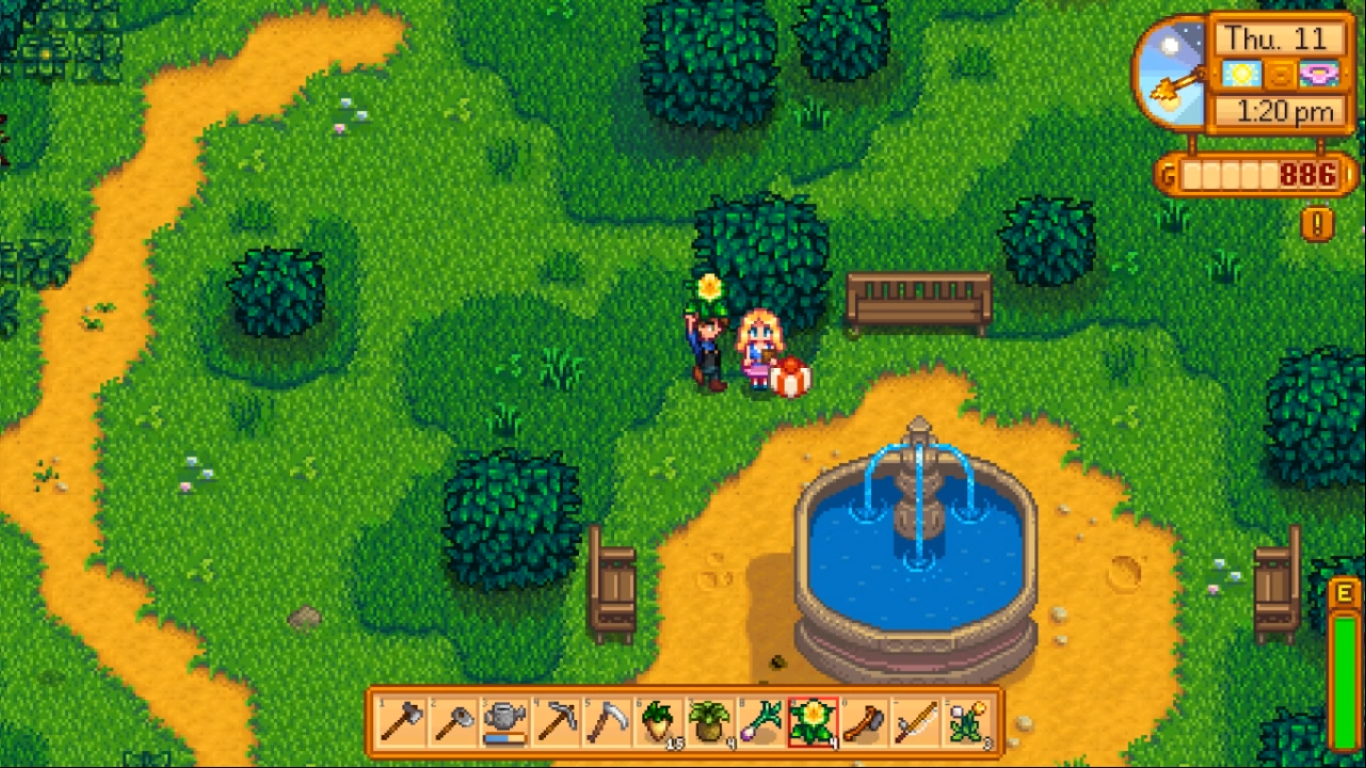Select the potted leafy plant slot
This screenshot has width=1366, height=768.
point(710,722)
